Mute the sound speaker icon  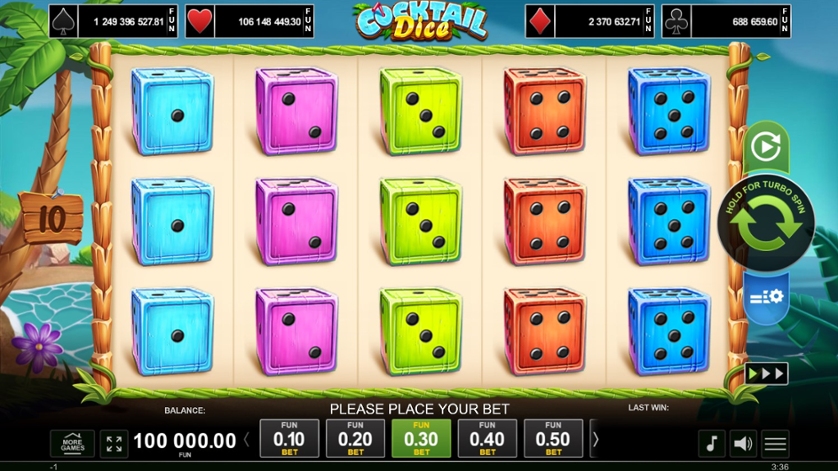click(743, 443)
